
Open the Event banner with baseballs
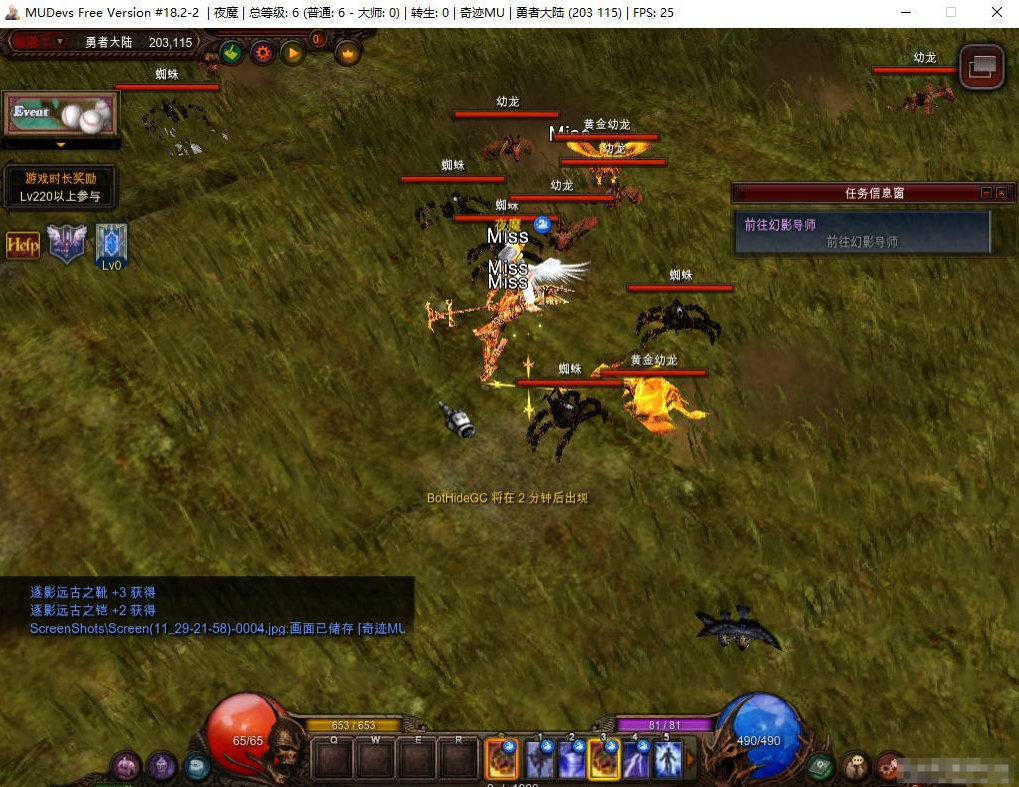pos(61,114)
